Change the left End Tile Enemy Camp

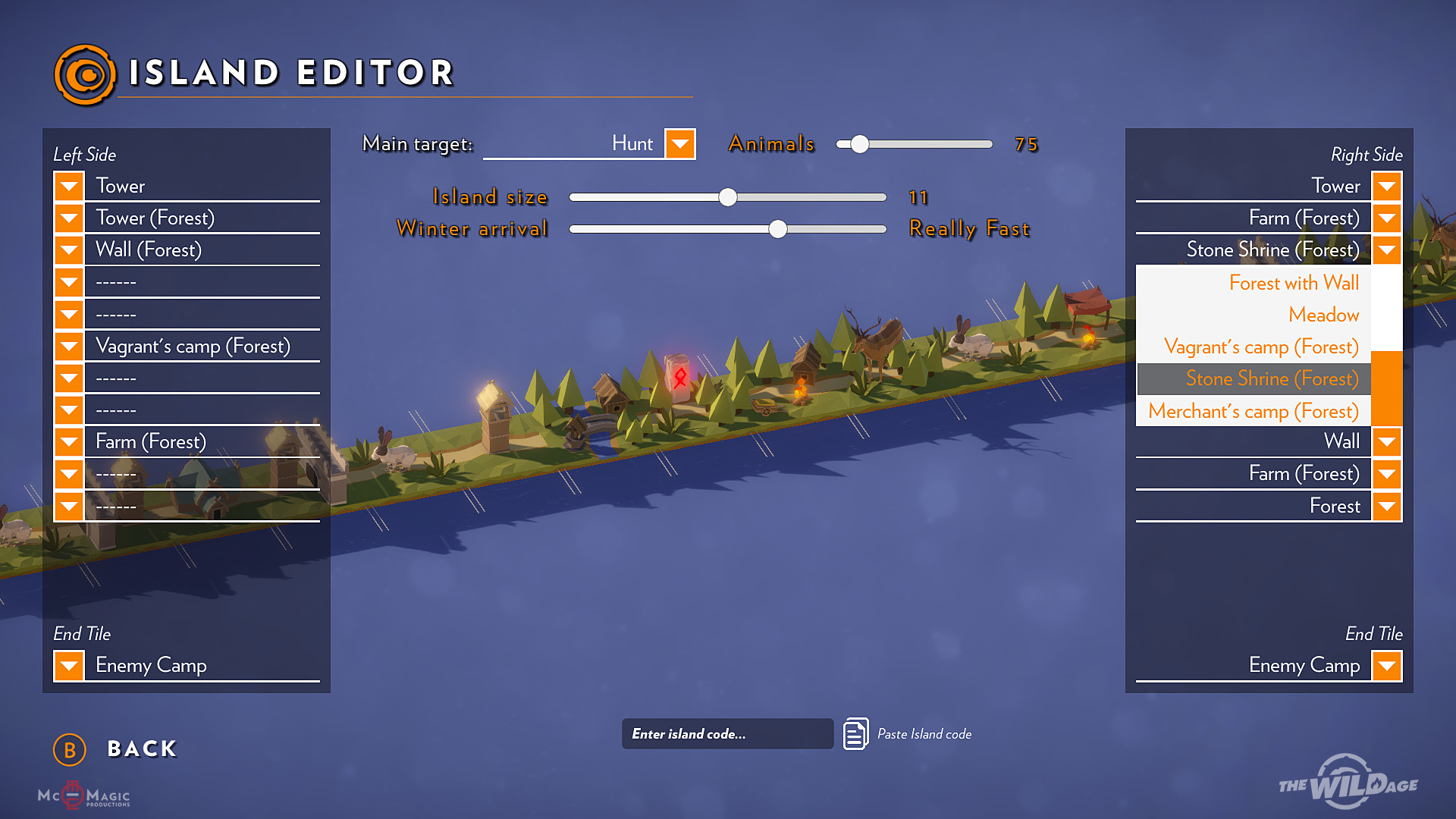tap(69, 666)
